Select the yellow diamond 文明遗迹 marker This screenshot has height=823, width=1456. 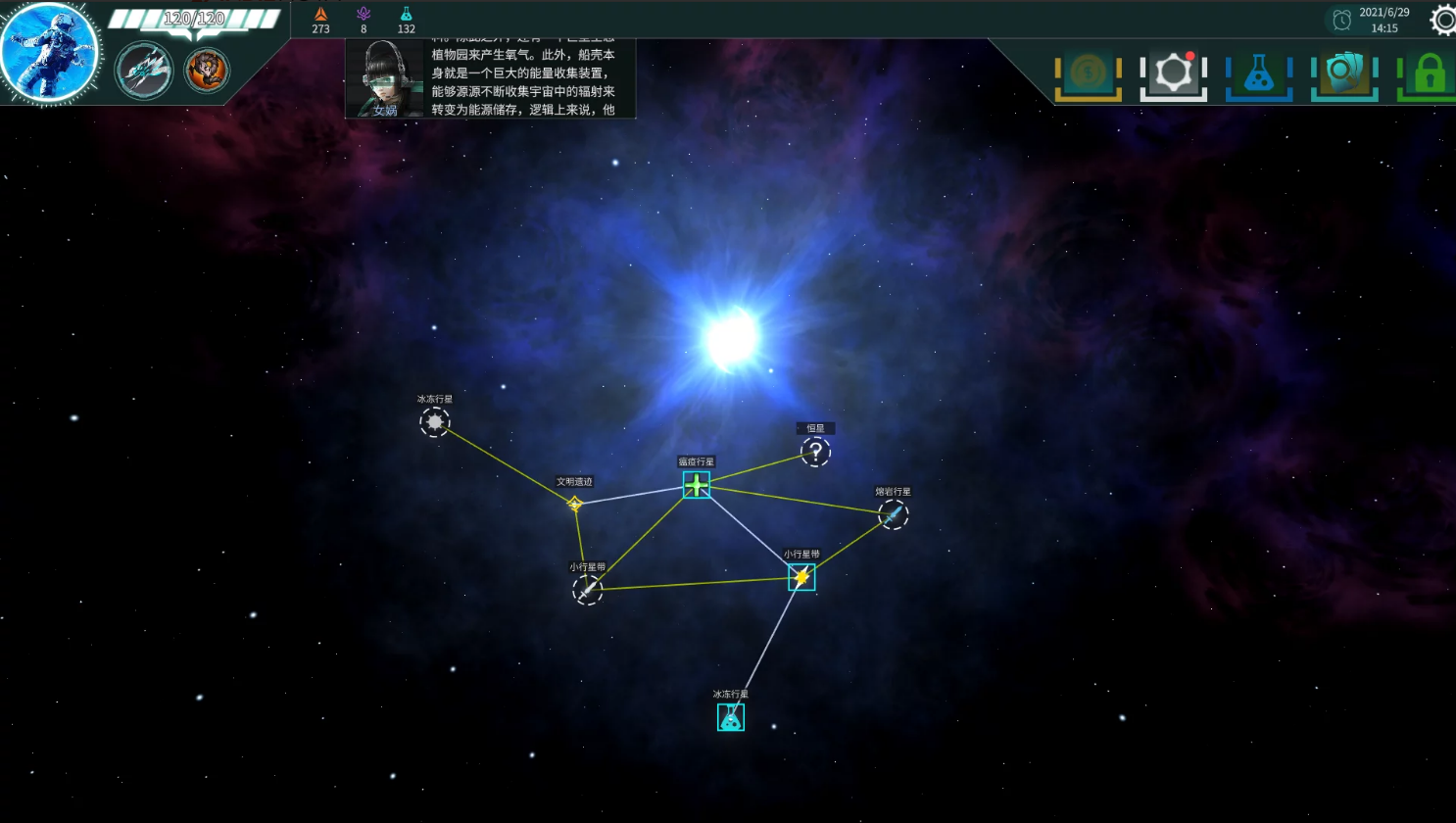tap(574, 505)
